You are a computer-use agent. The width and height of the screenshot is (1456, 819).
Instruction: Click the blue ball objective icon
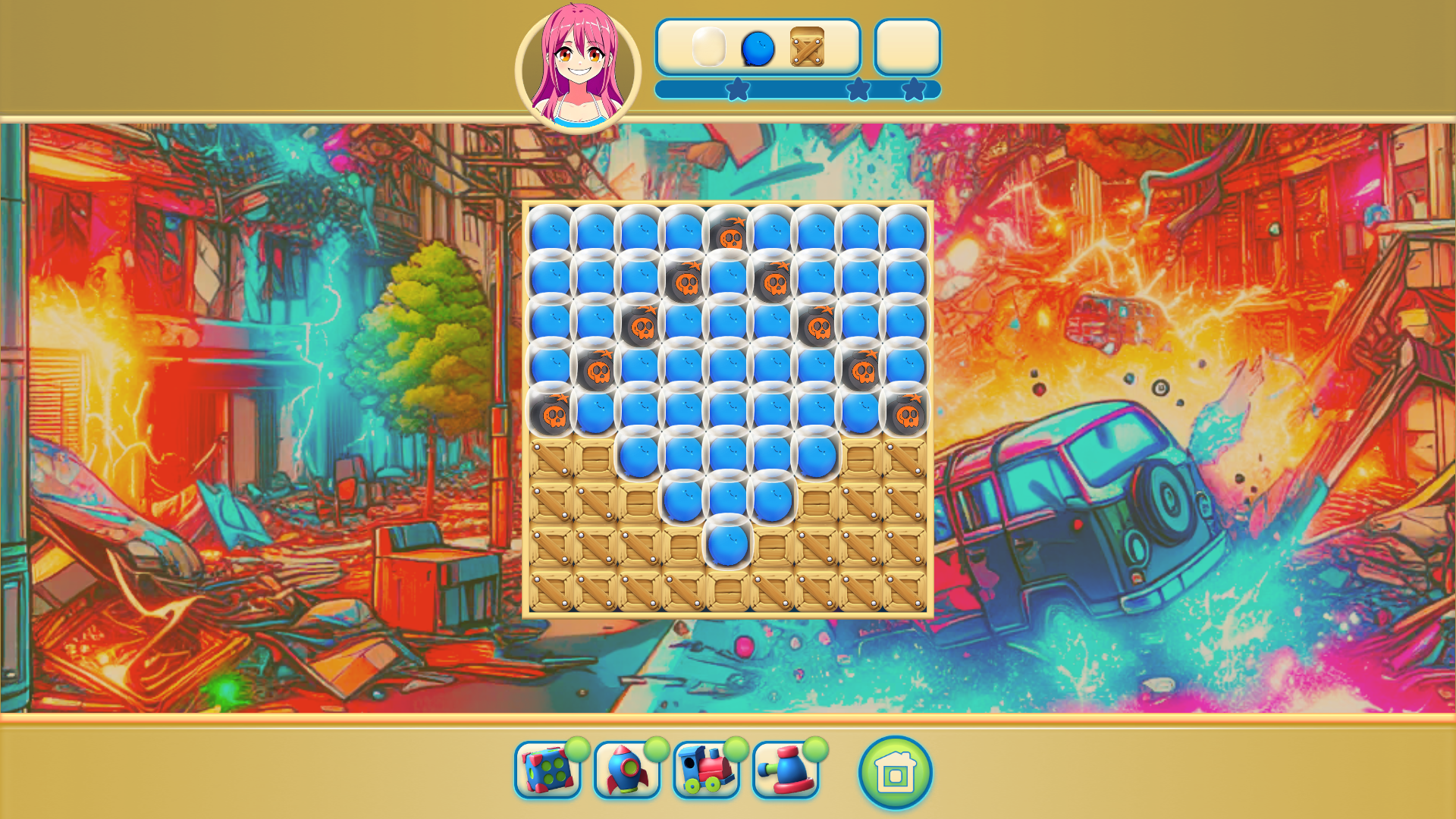coord(756,48)
